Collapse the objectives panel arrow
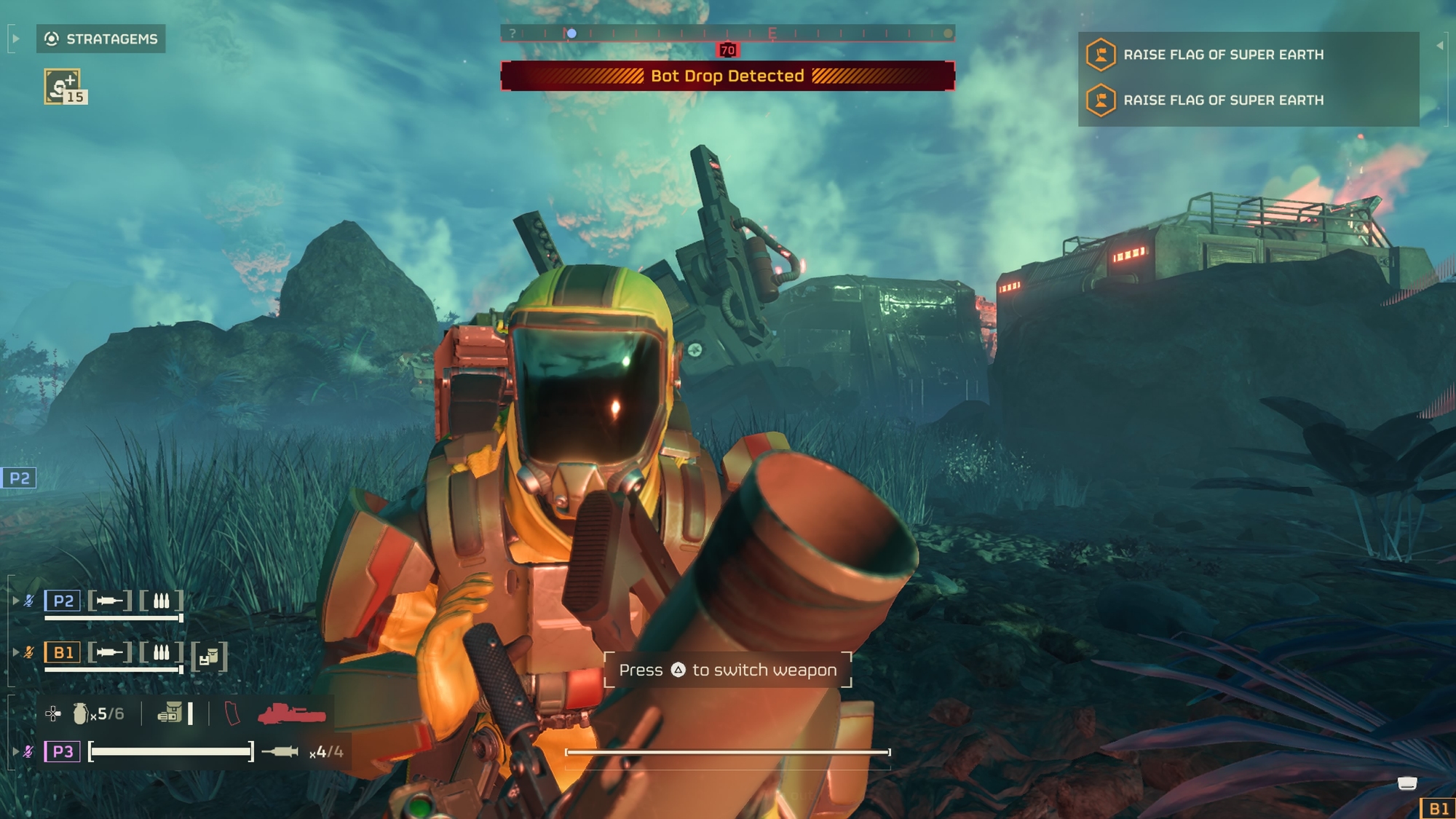The width and height of the screenshot is (1456, 819). pyautogui.click(x=1439, y=45)
